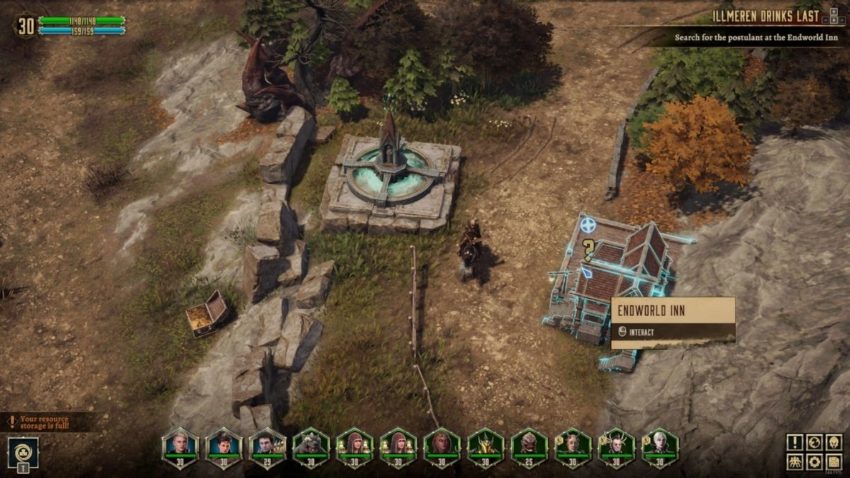Select the resource ability icon with clover symbol

click(21, 451)
